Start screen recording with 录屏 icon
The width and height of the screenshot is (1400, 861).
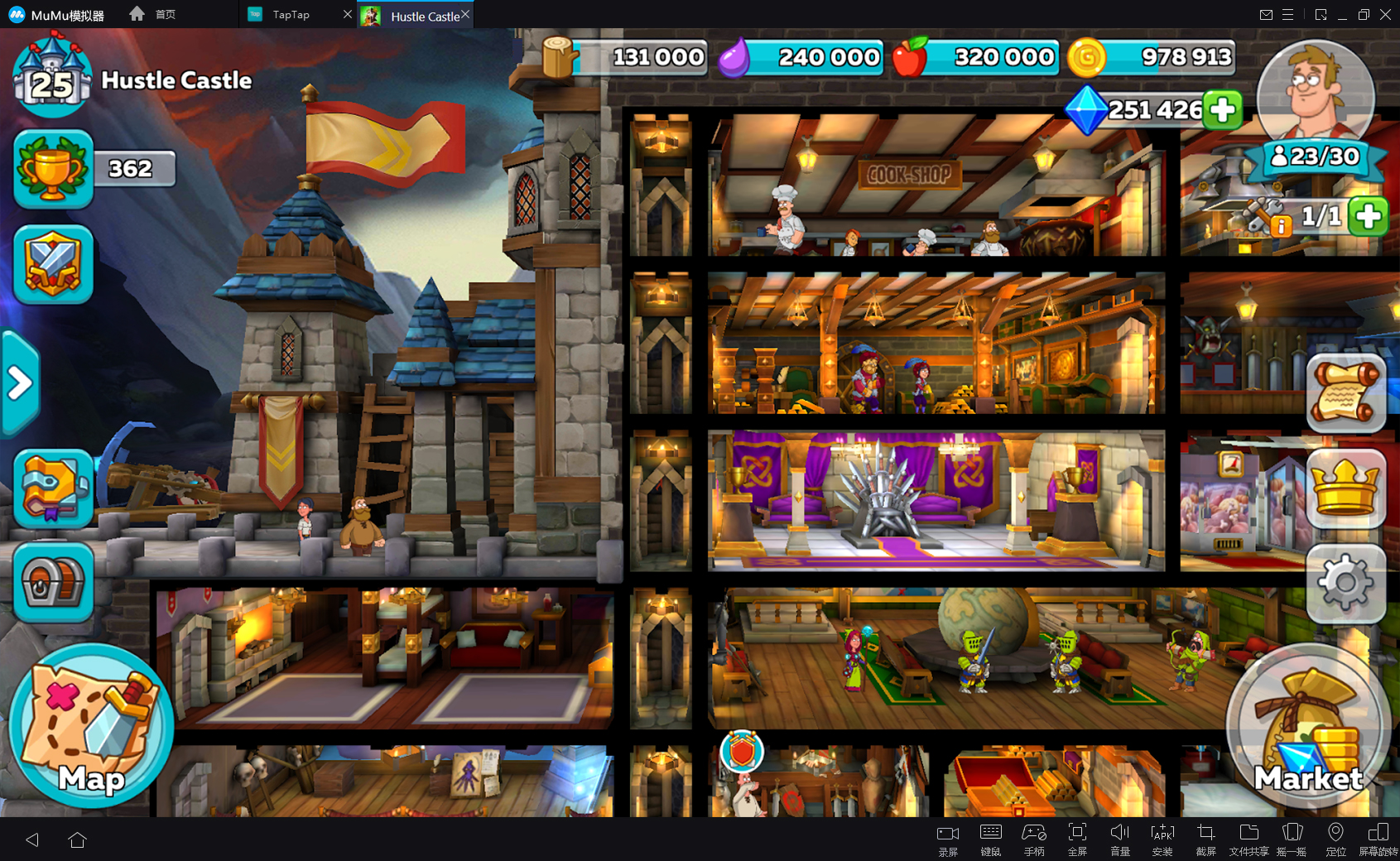[947, 836]
